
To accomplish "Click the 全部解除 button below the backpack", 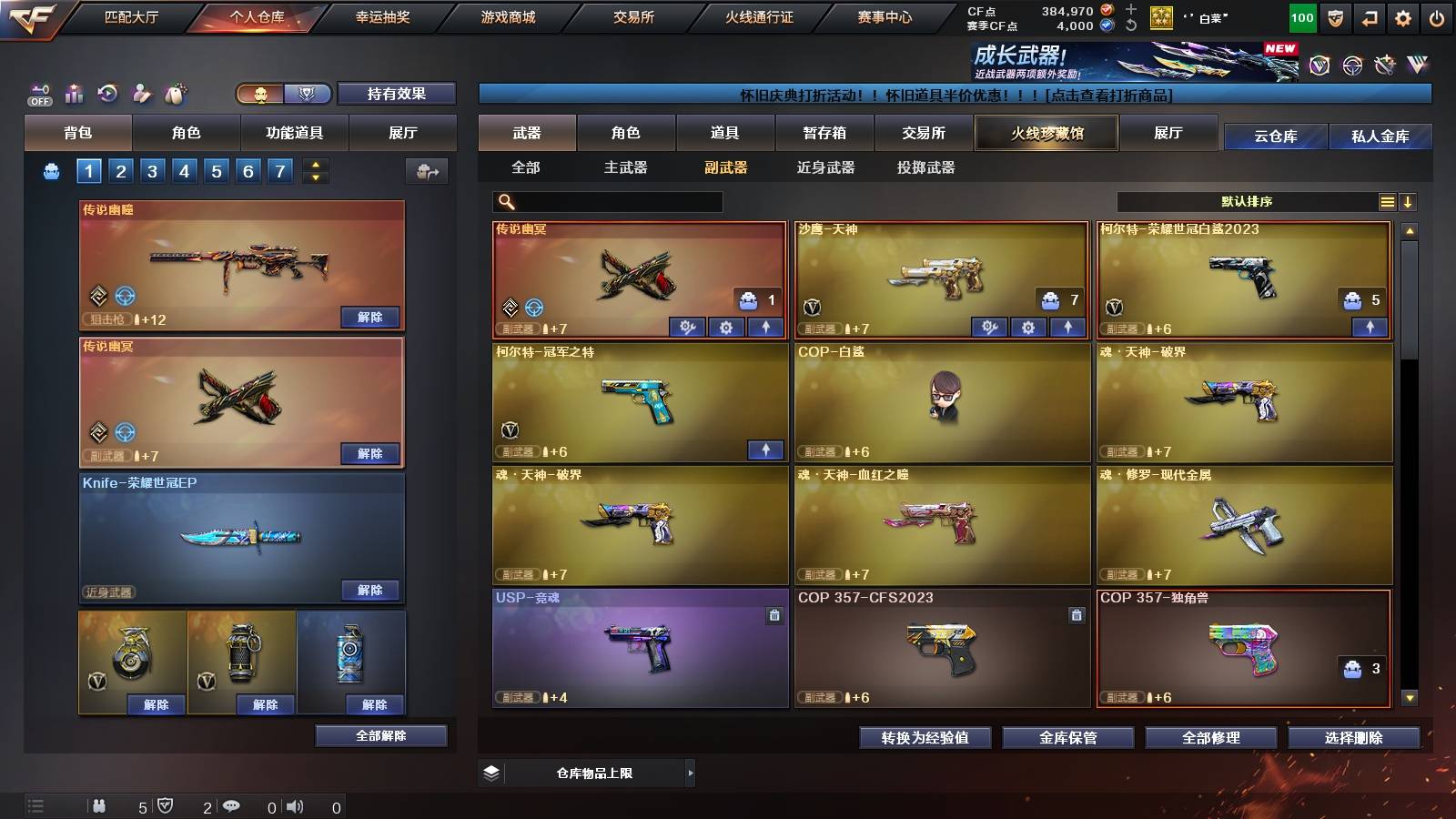I will pyautogui.click(x=382, y=735).
